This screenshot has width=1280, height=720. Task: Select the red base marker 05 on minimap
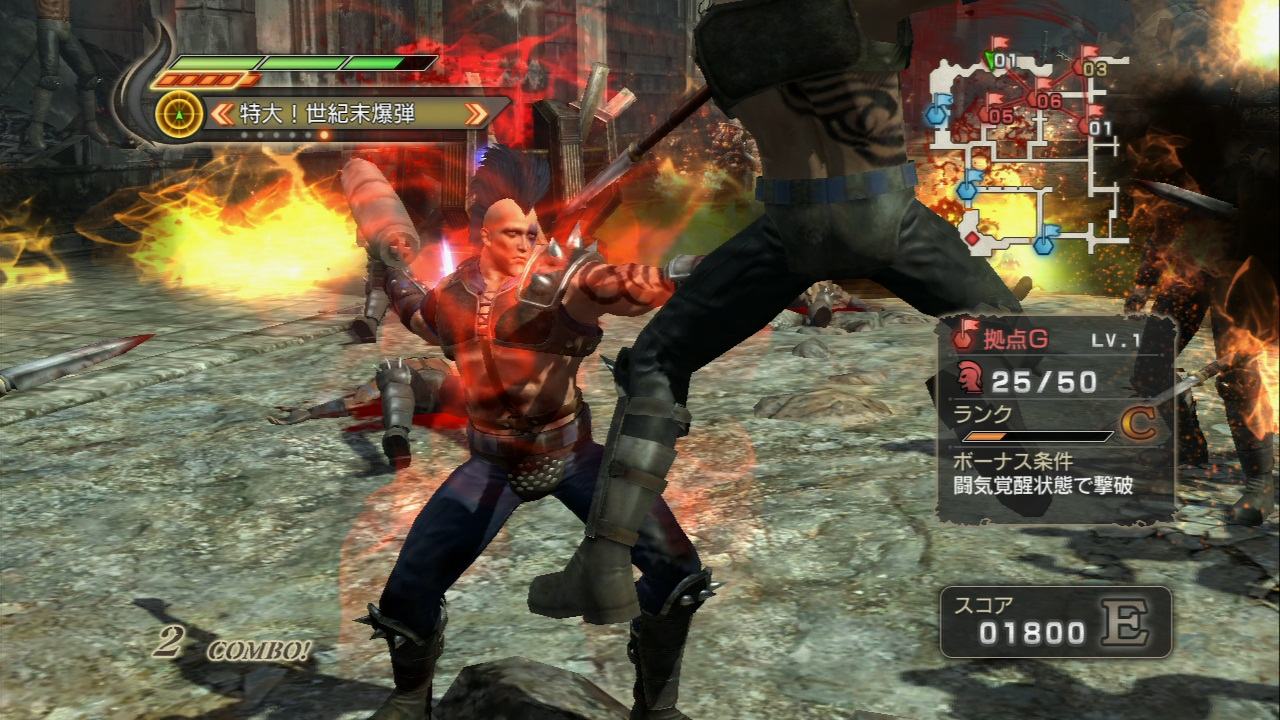click(999, 115)
